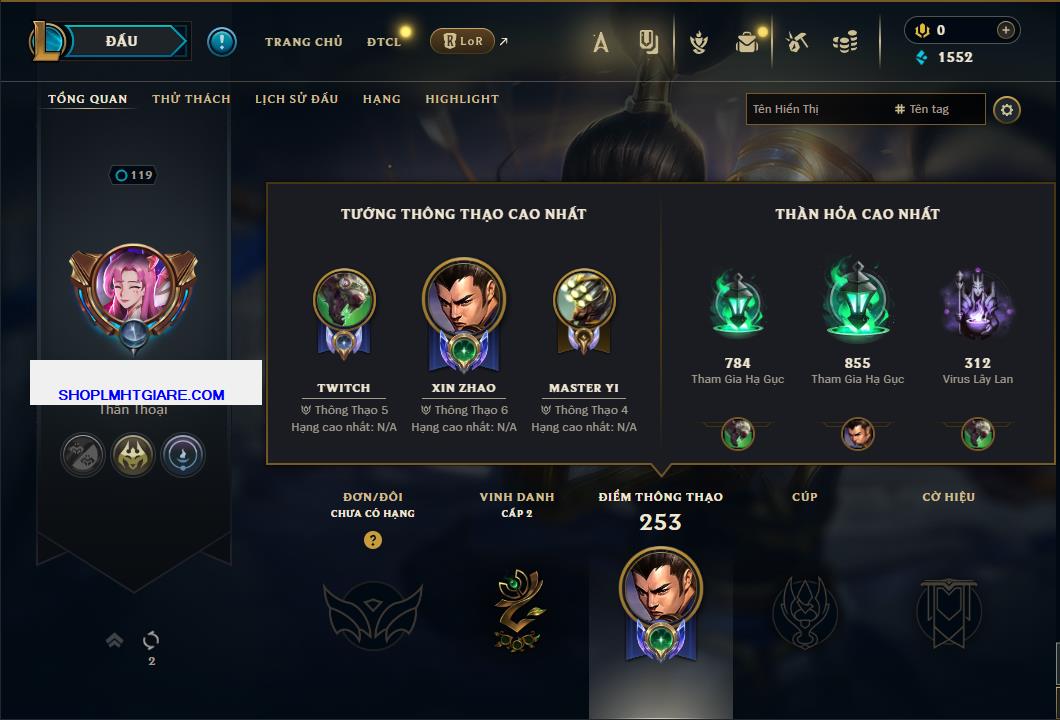Open profile settings gear icon

[x=1007, y=110]
